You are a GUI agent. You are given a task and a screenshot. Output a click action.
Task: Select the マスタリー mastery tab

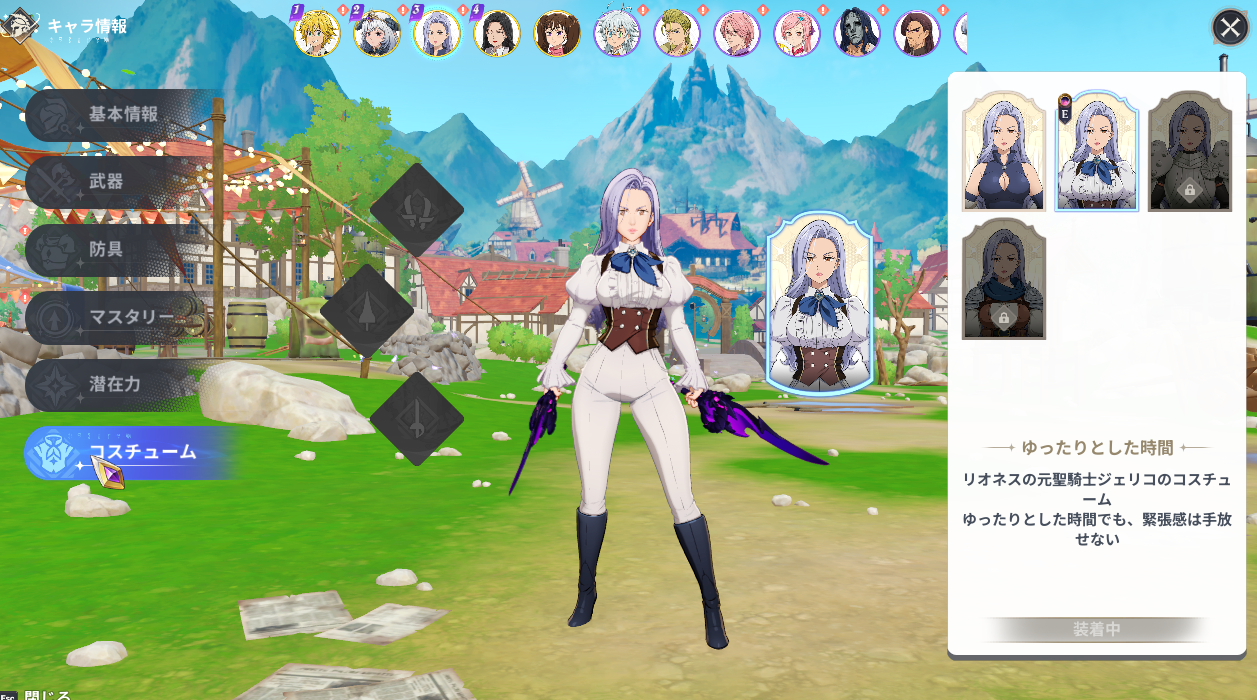(120, 317)
